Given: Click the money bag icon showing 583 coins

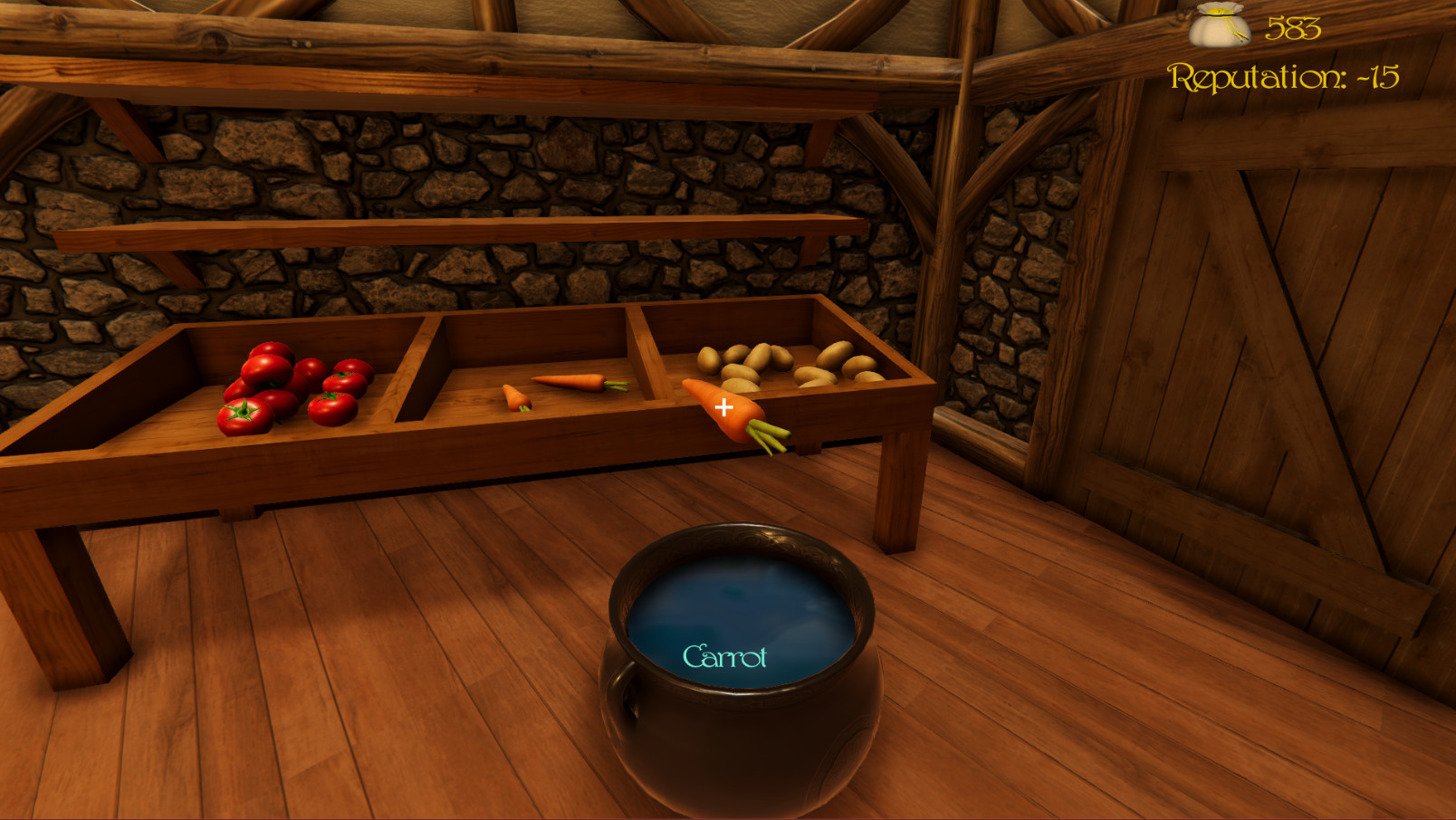Looking at the screenshot, I should pyautogui.click(x=1221, y=27).
